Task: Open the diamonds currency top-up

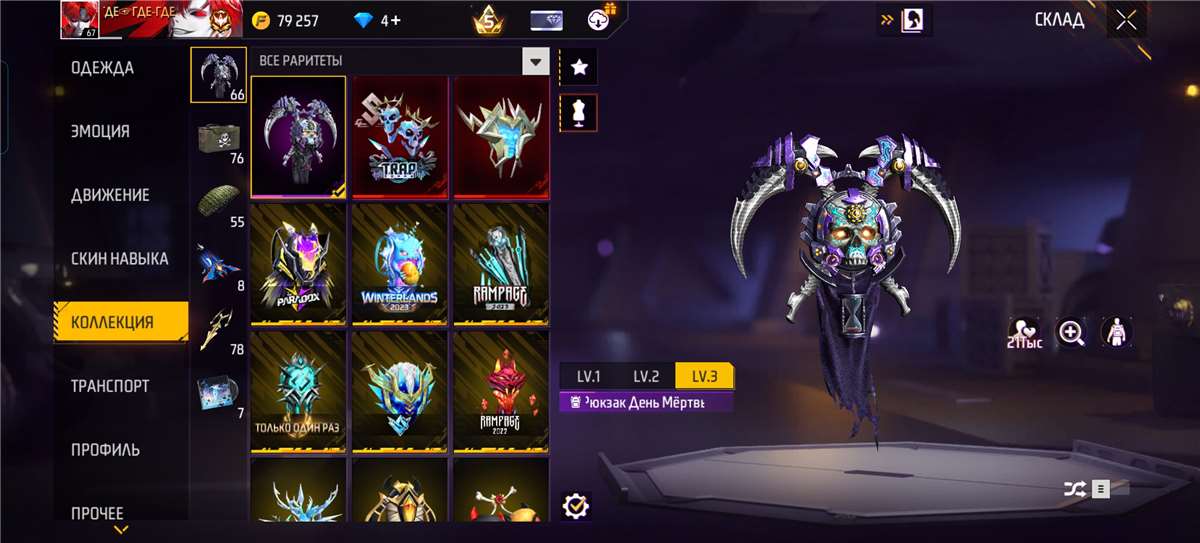Action: click(378, 20)
